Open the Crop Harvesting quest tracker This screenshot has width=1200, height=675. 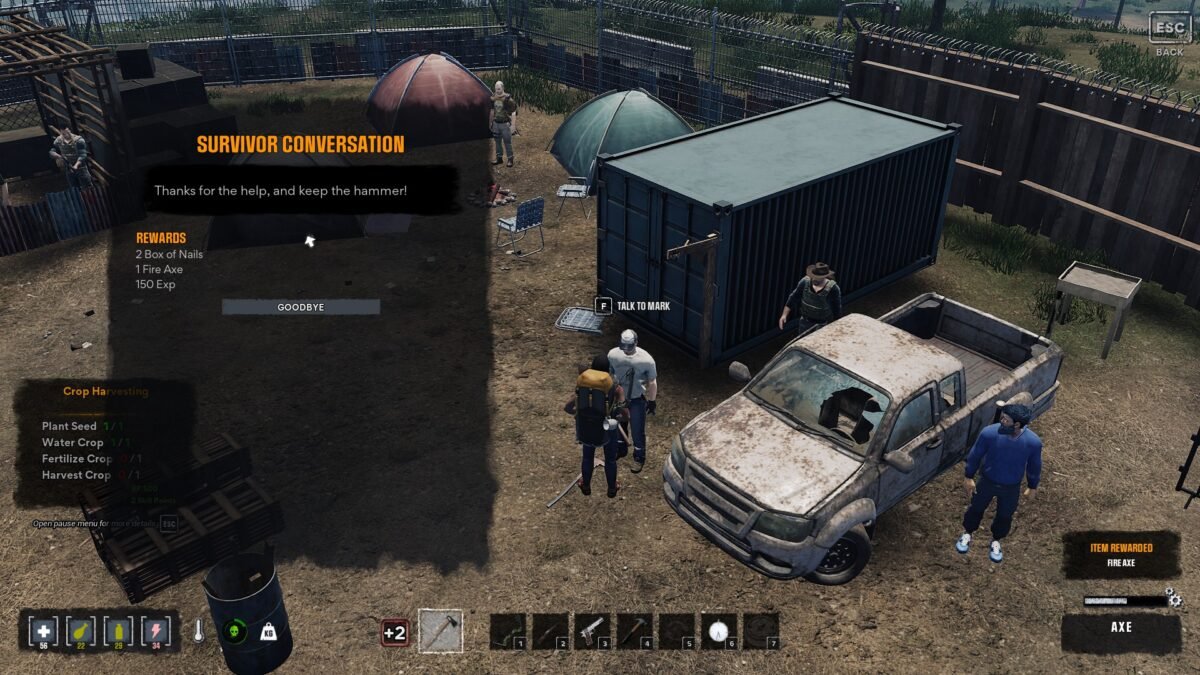coord(105,392)
